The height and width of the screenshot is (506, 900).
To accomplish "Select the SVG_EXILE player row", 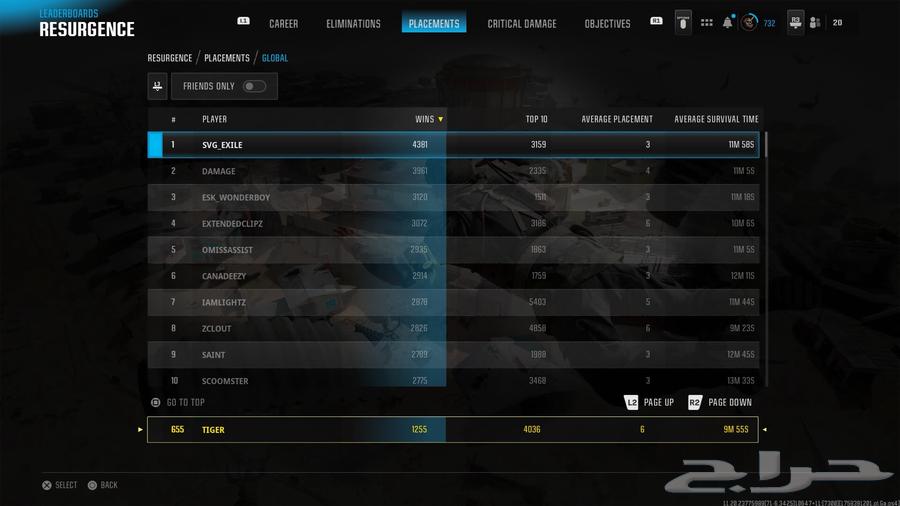I will tap(453, 145).
